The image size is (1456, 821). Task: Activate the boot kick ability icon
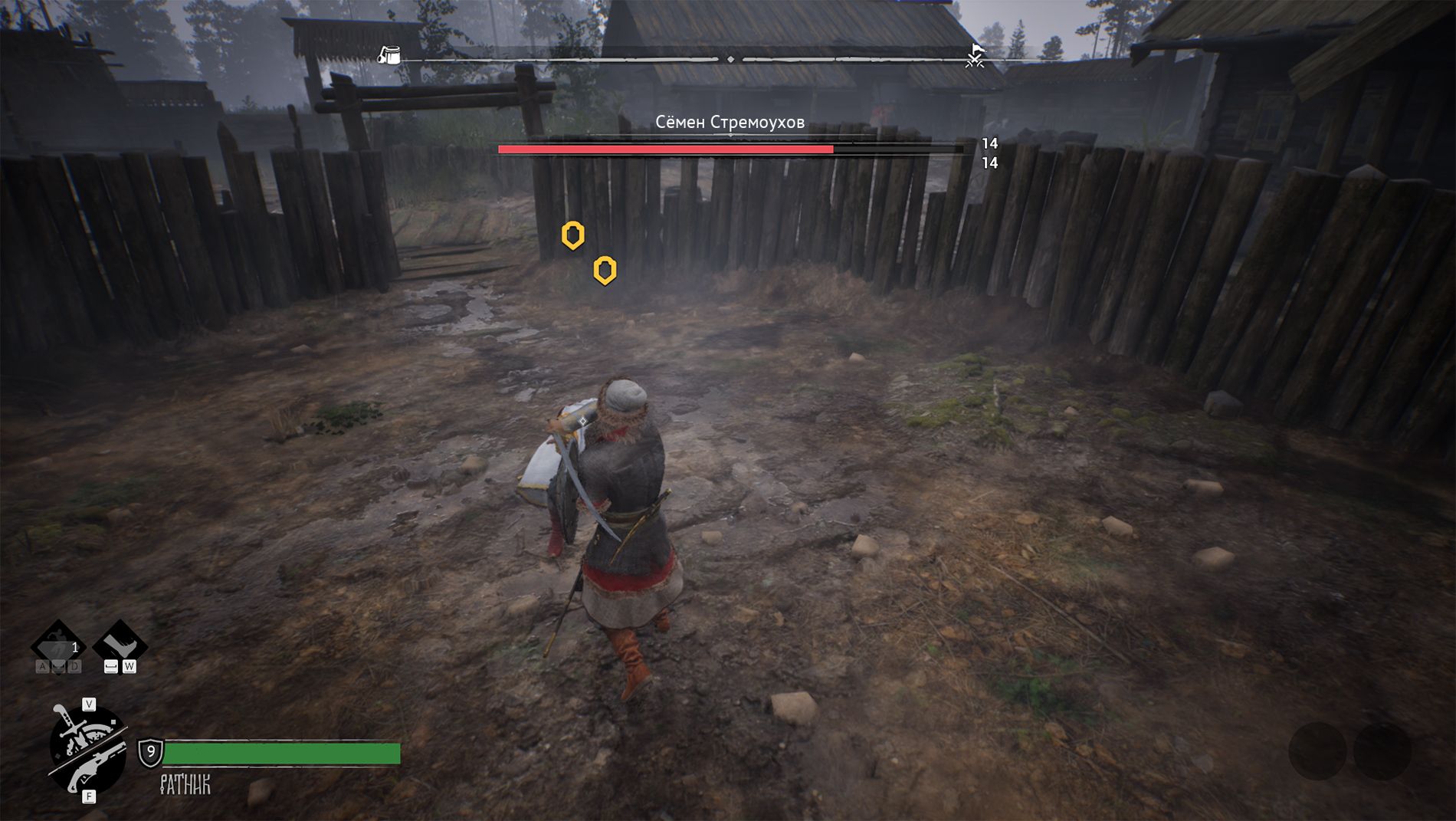tap(120, 641)
